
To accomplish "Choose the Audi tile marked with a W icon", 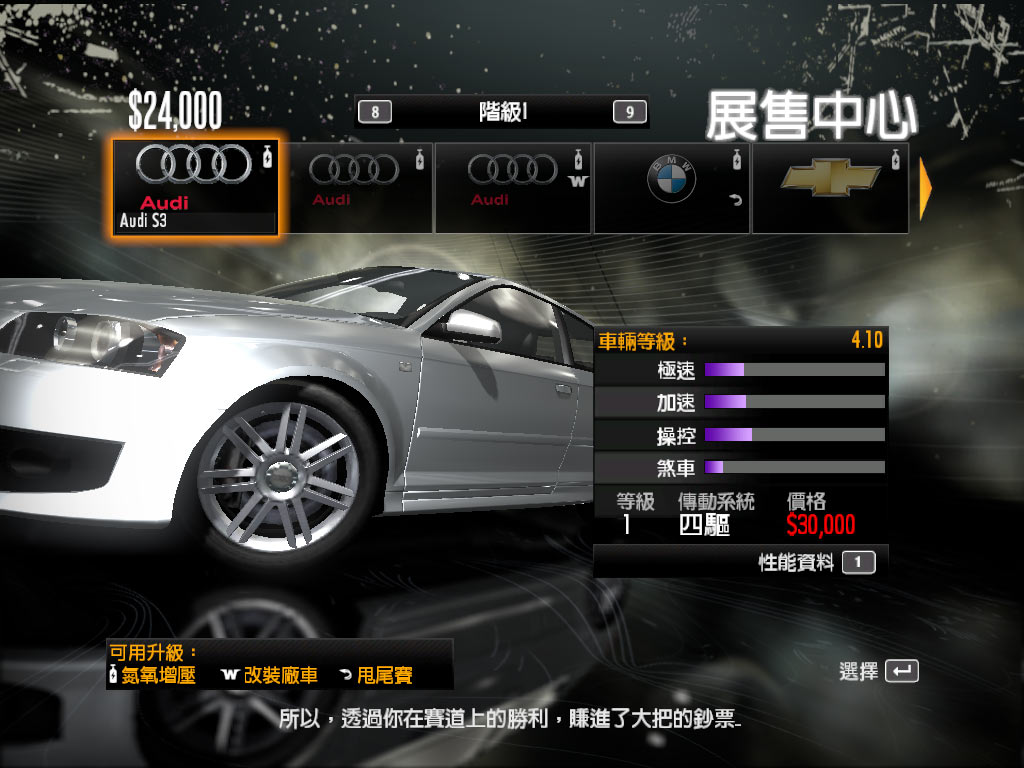I will coord(512,187).
